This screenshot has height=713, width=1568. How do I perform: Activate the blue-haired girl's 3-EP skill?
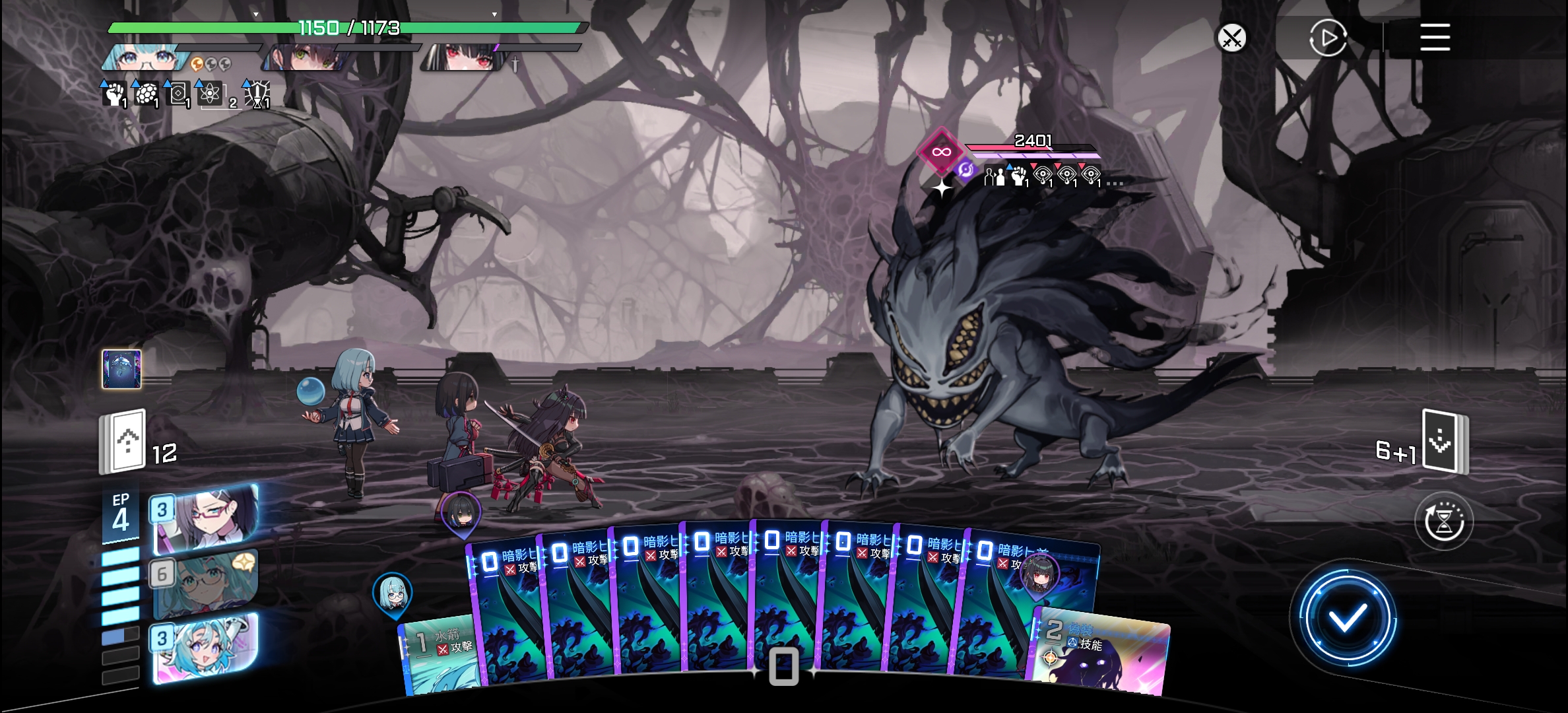click(x=206, y=648)
